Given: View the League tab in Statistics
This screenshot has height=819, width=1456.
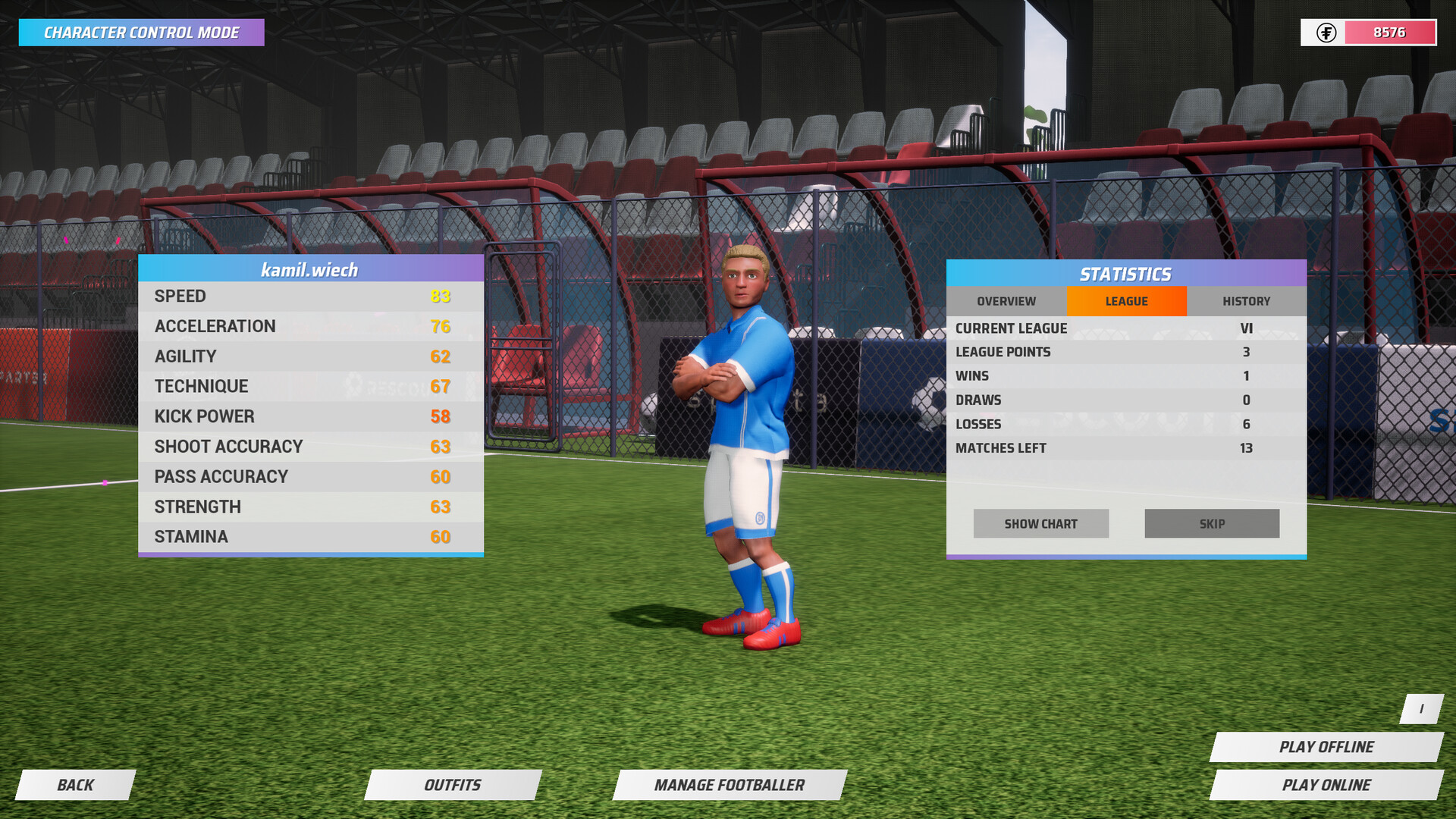Looking at the screenshot, I should coord(1126,301).
